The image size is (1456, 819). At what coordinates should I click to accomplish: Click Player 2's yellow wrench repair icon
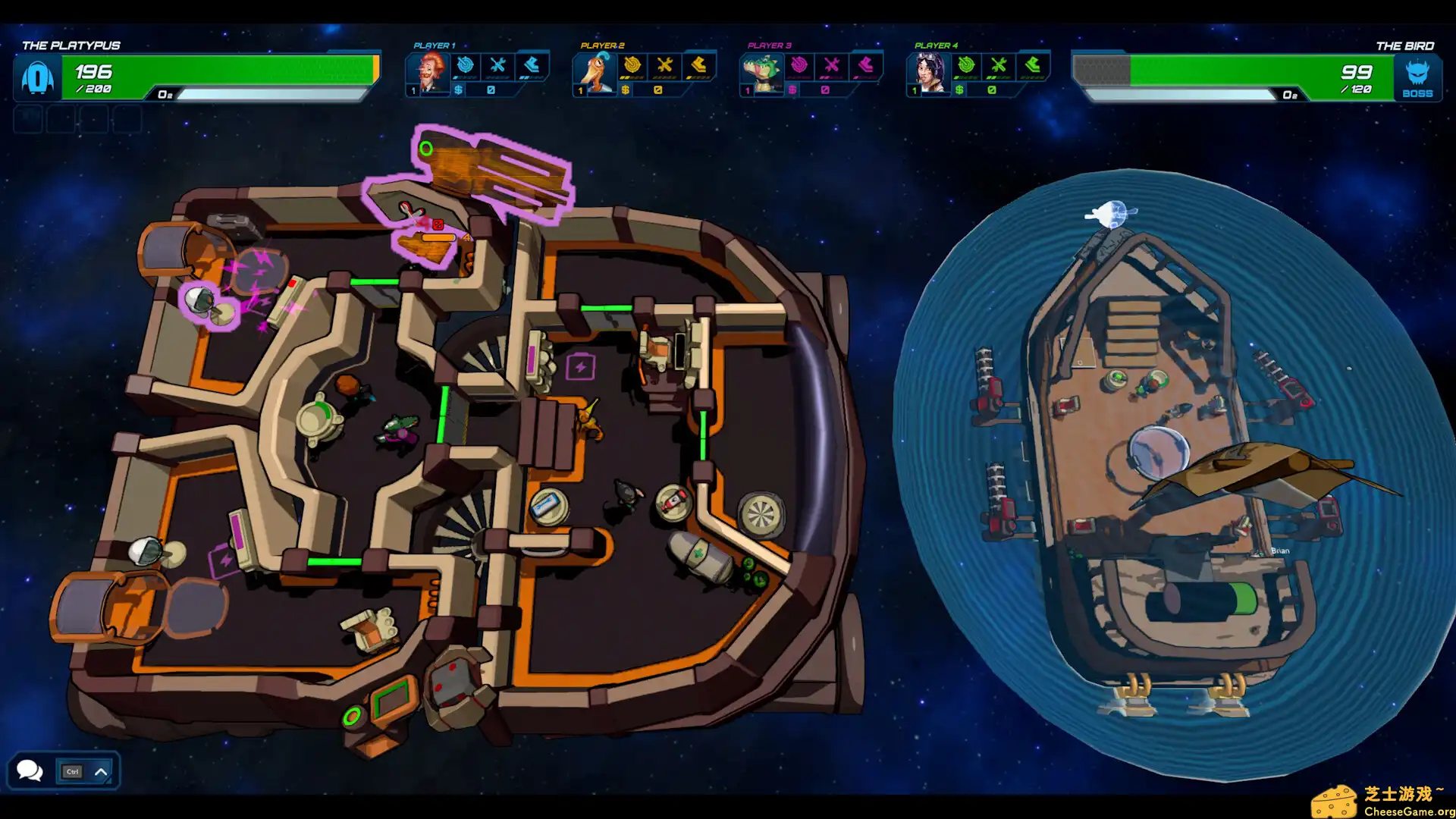coord(665,66)
